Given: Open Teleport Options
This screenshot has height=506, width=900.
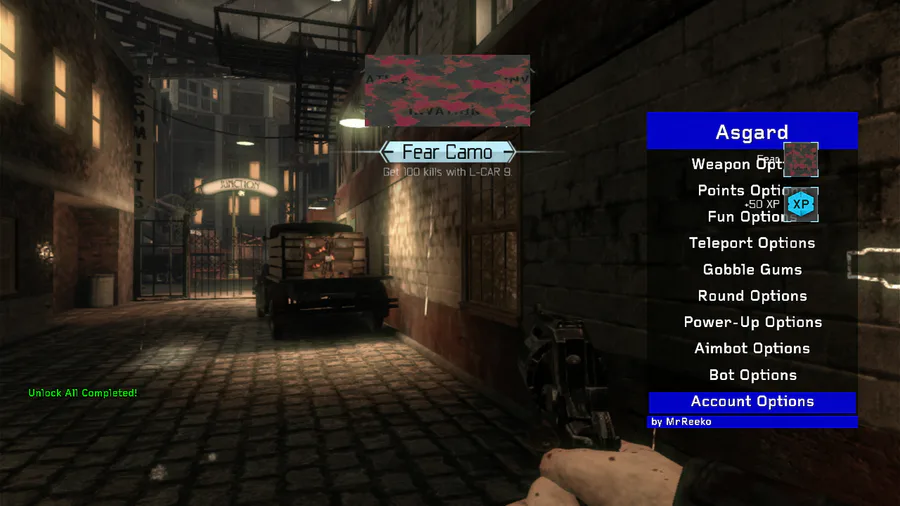Looking at the screenshot, I should 752,243.
